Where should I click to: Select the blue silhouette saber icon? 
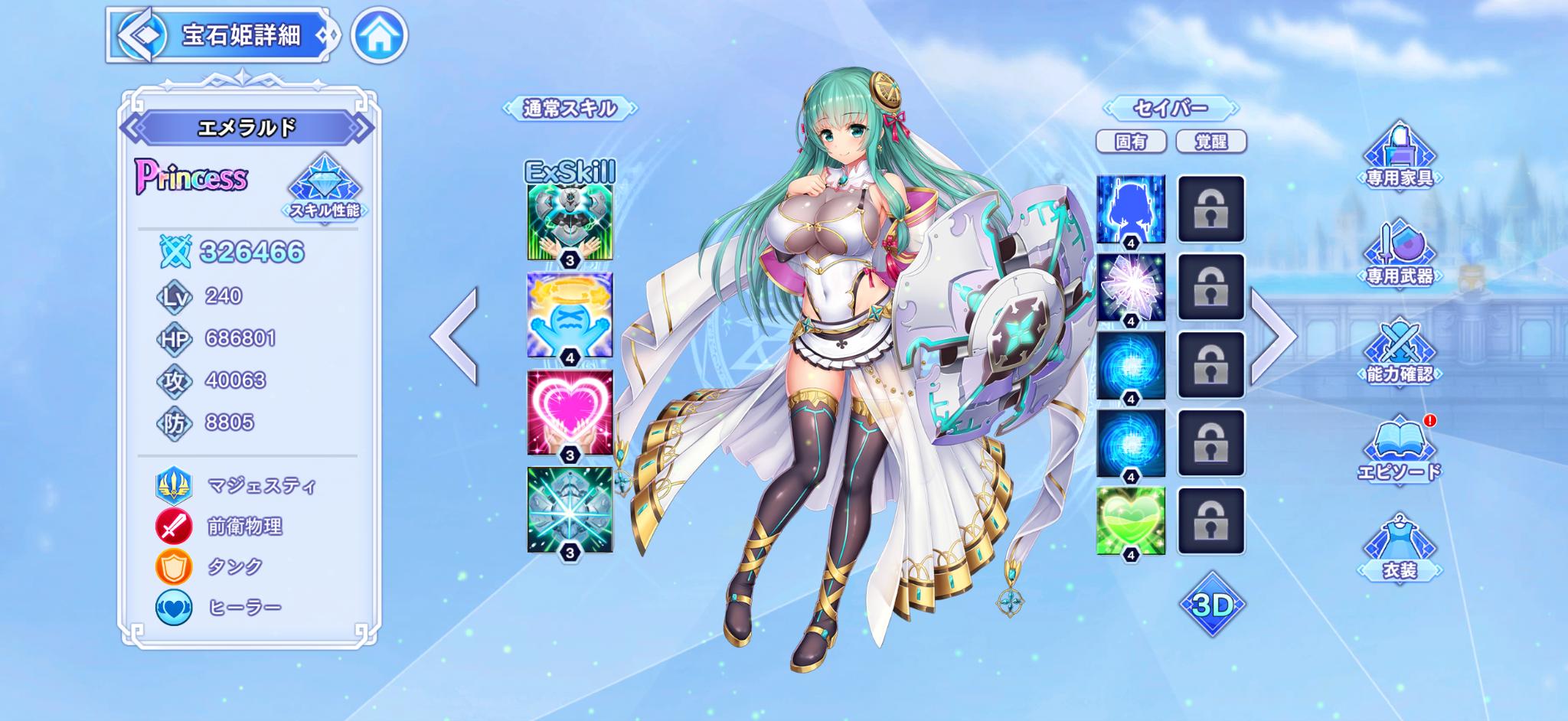[x=1131, y=208]
